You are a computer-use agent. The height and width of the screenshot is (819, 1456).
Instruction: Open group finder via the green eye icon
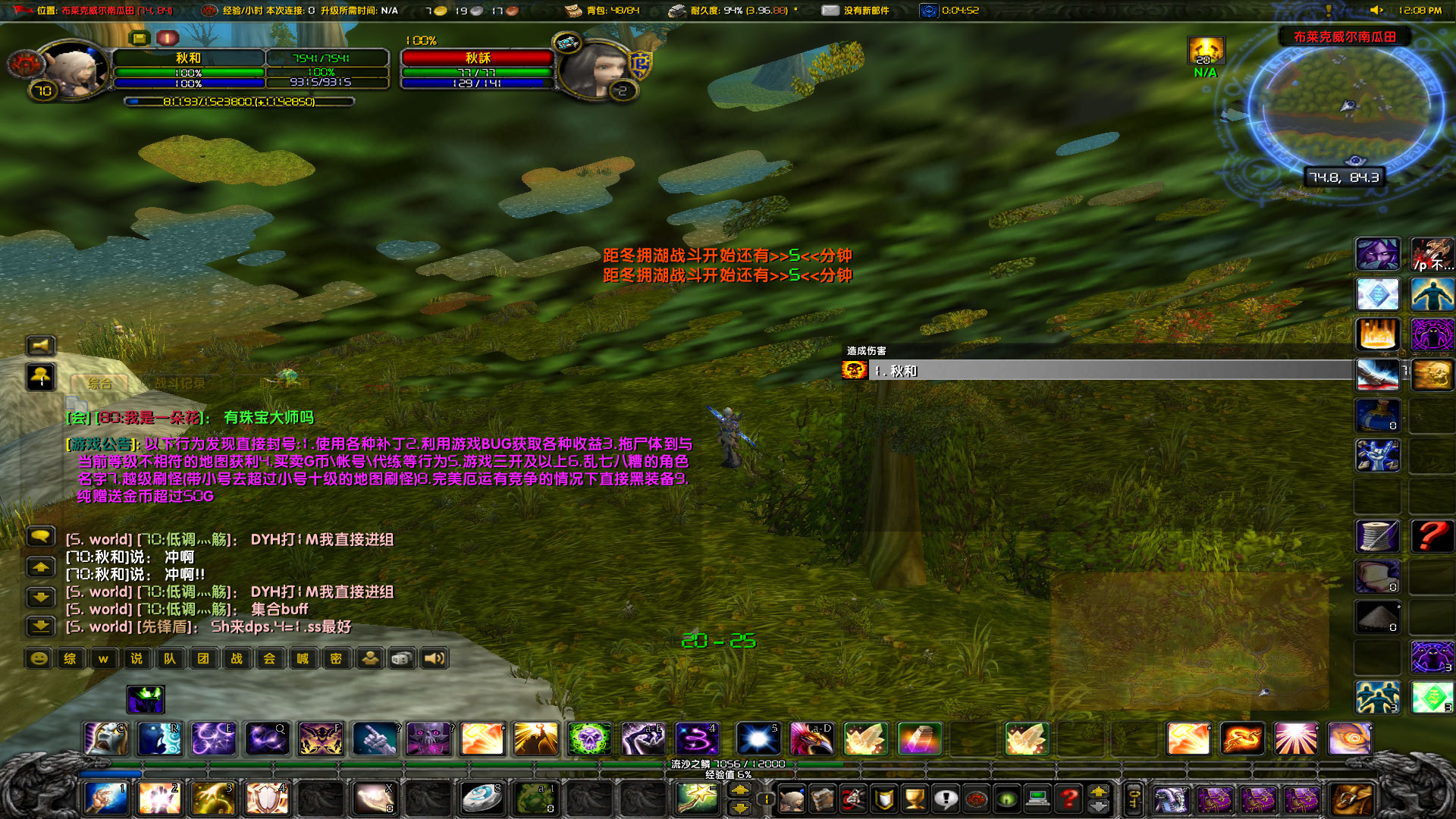(x=1007, y=799)
